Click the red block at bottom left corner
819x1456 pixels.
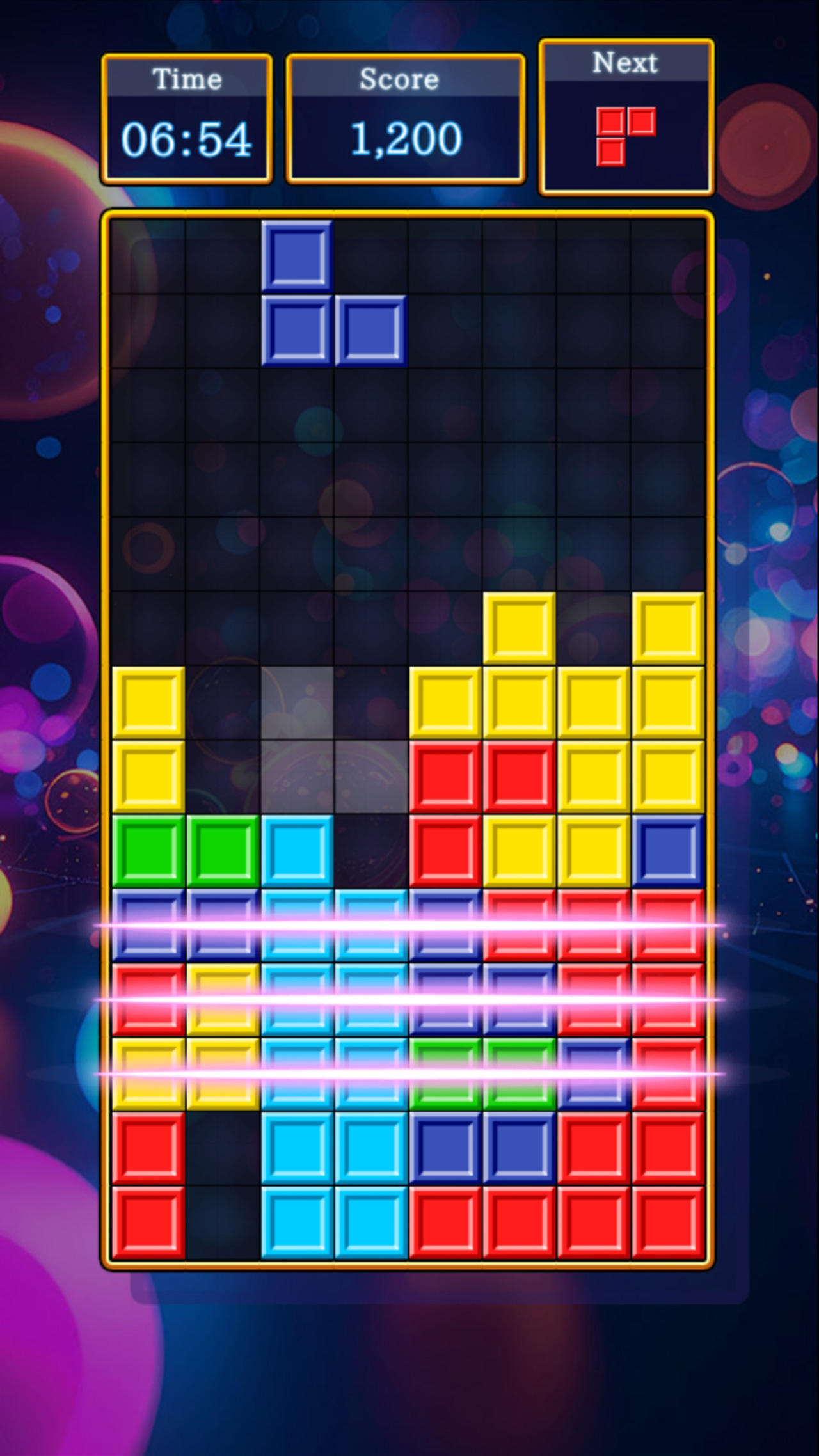click(x=148, y=1222)
